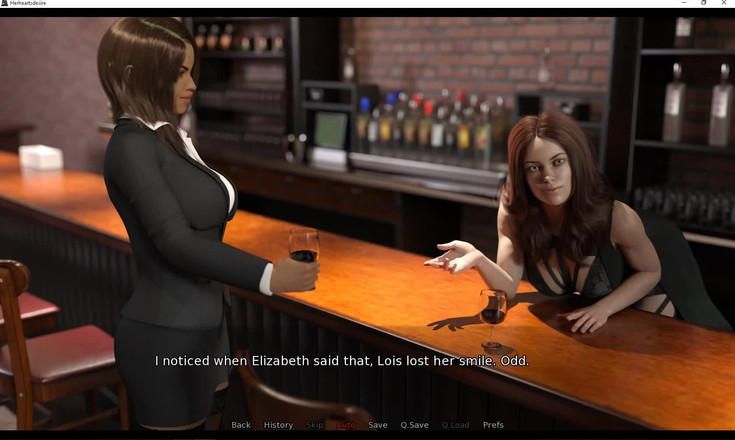
Task: Activate the Skip option
Action: click(315, 425)
